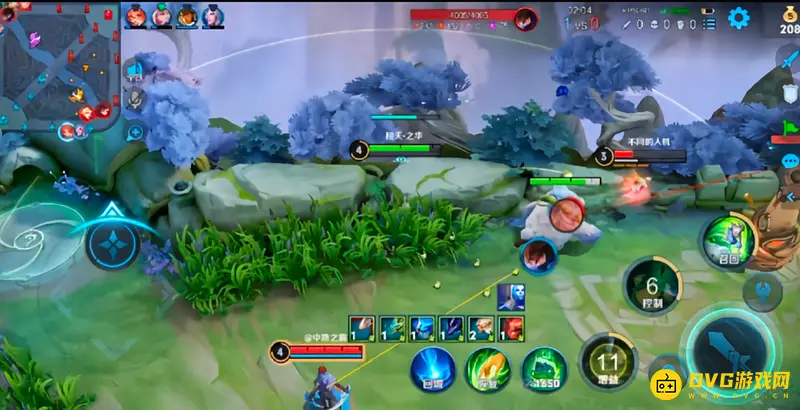
Task: Activate the Restore (恢复) heal spell
Action: 488,368
